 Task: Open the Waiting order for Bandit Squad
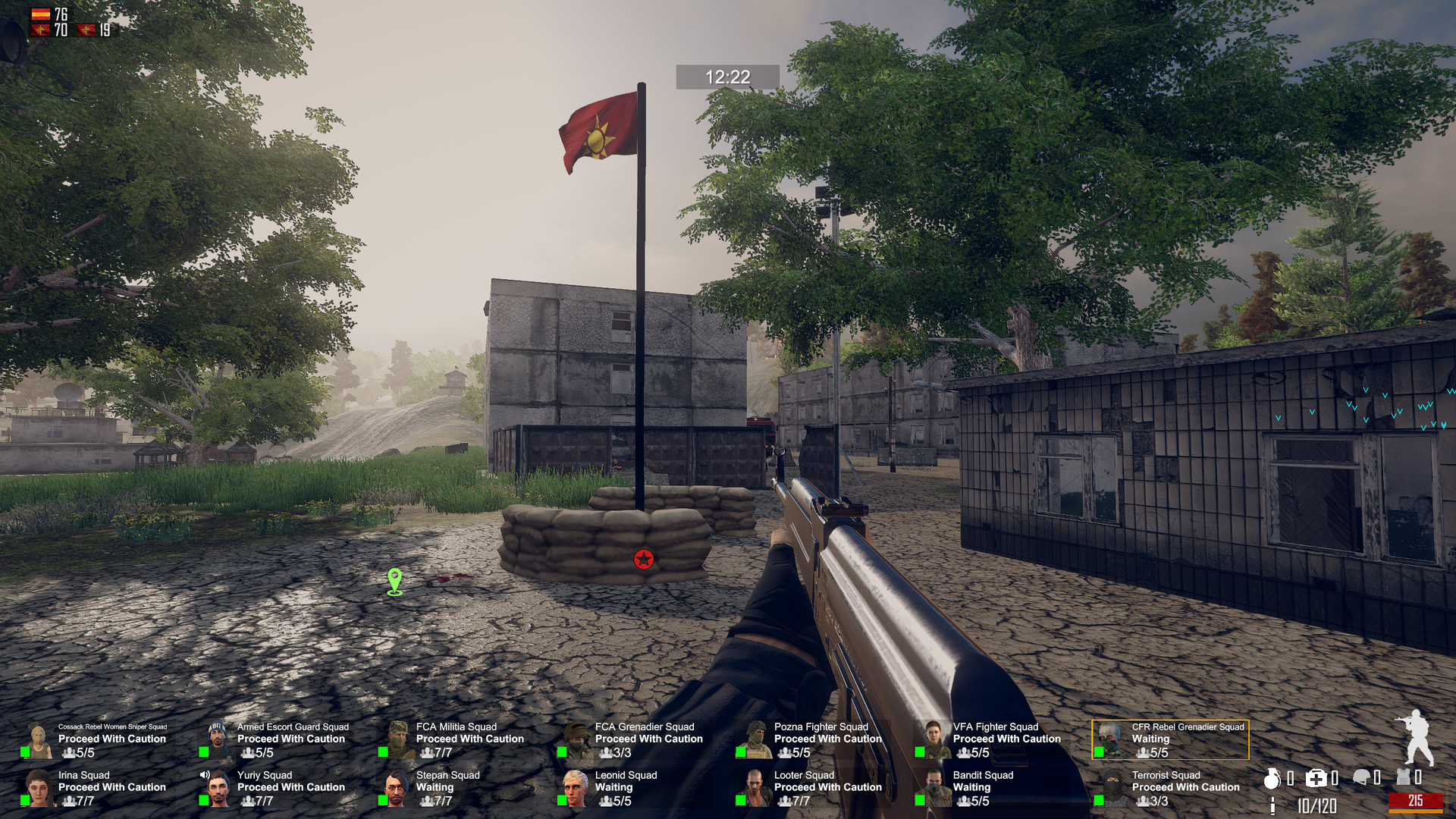pyautogui.click(x=970, y=787)
